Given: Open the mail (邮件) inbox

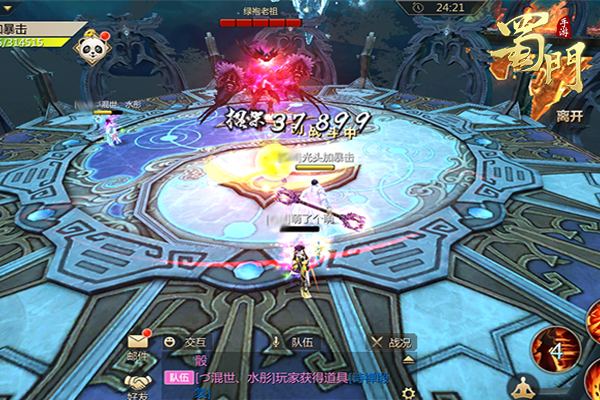Looking at the screenshot, I should tap(138, 344).
